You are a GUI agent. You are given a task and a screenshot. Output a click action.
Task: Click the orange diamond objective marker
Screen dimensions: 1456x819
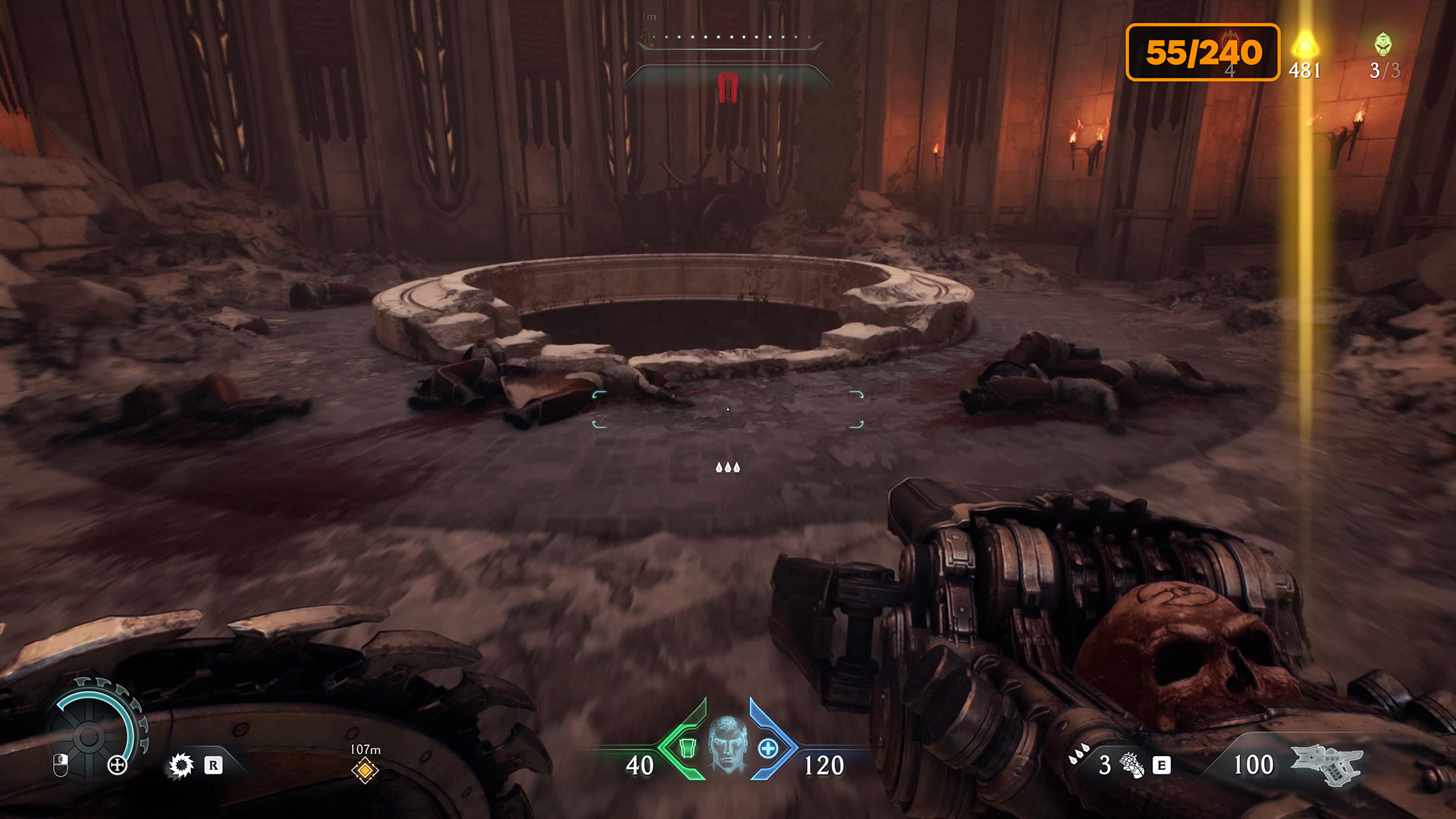pyautogui.click(x=365, y=770)
